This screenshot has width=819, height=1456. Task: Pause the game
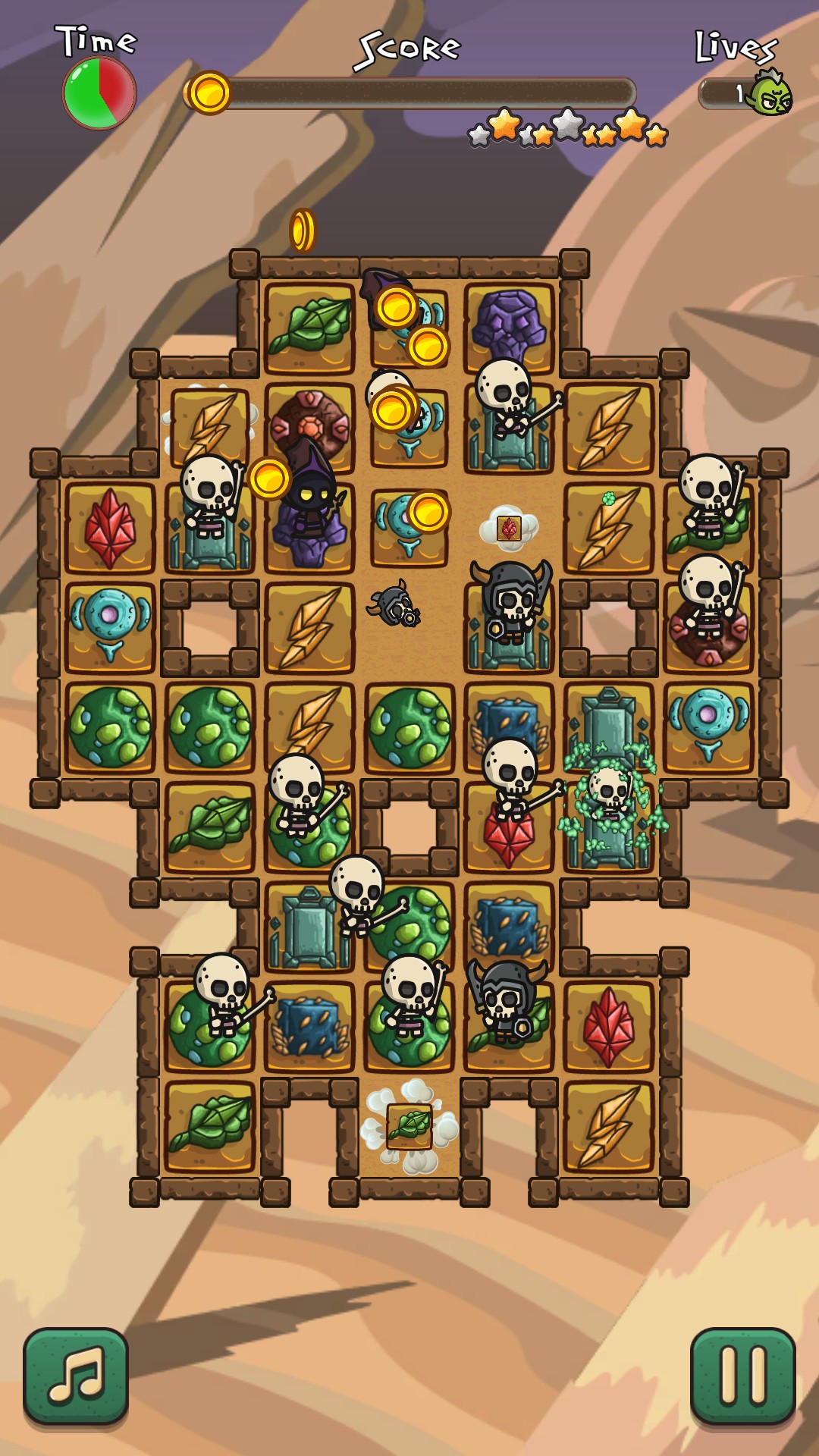[x=742, y=1376]
